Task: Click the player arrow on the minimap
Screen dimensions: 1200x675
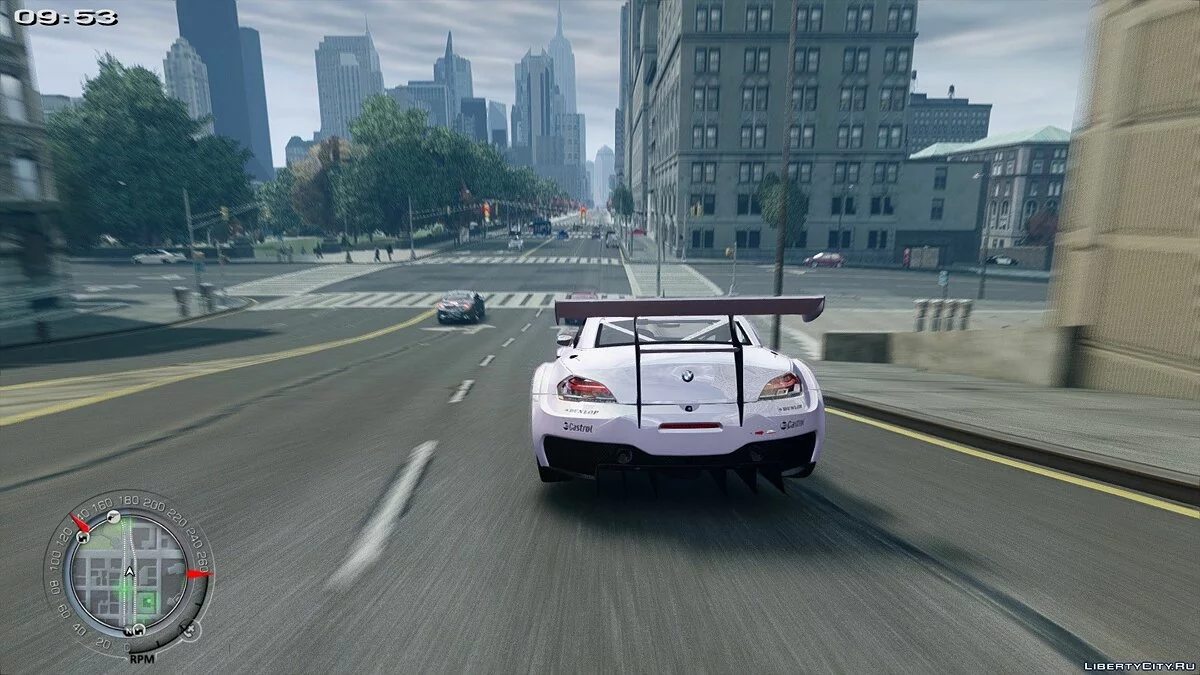Action: (x=129, y=572)
